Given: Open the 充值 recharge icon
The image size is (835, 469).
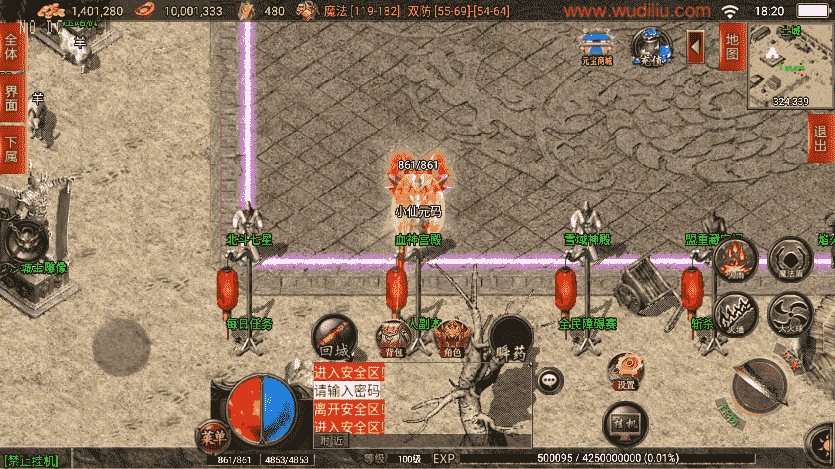Looking at the screenshot, I should pos(651,46).
